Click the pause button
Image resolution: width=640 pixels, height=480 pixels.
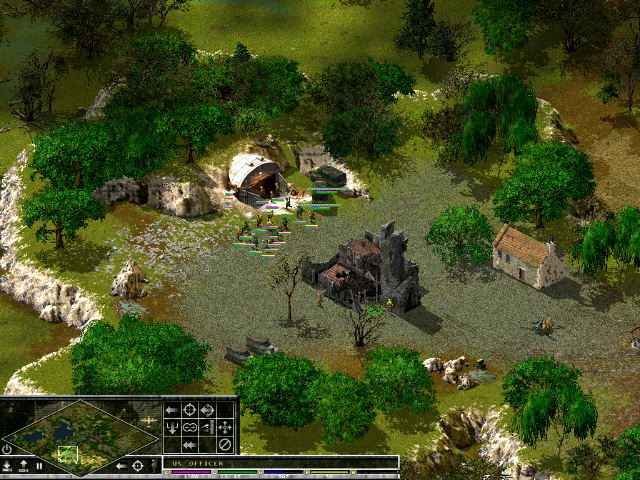pyautogui.click(x=39, y=466)
